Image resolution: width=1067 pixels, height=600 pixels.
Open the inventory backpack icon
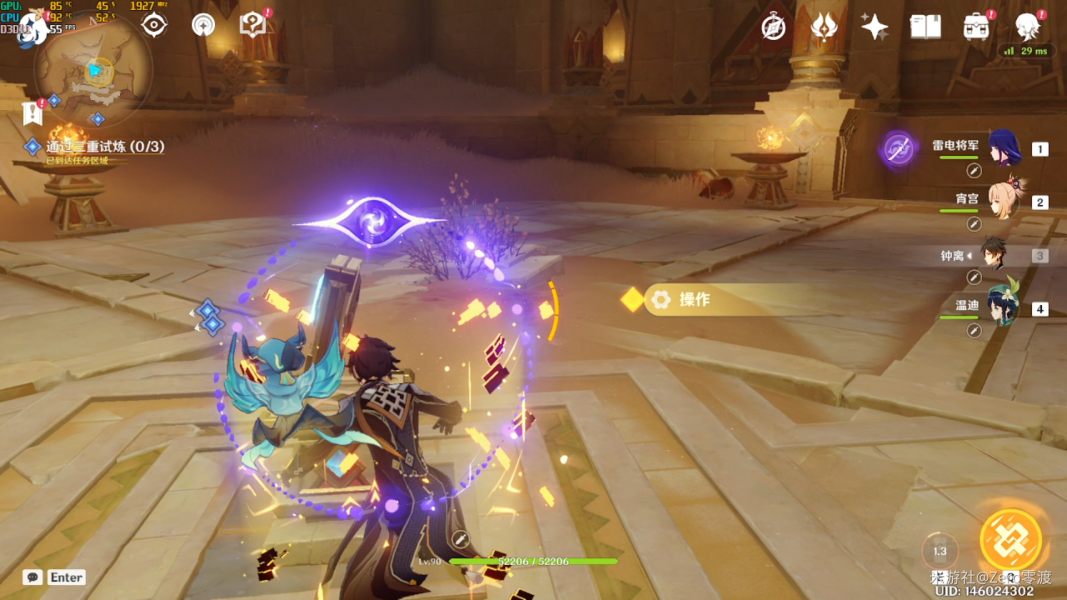976,27
